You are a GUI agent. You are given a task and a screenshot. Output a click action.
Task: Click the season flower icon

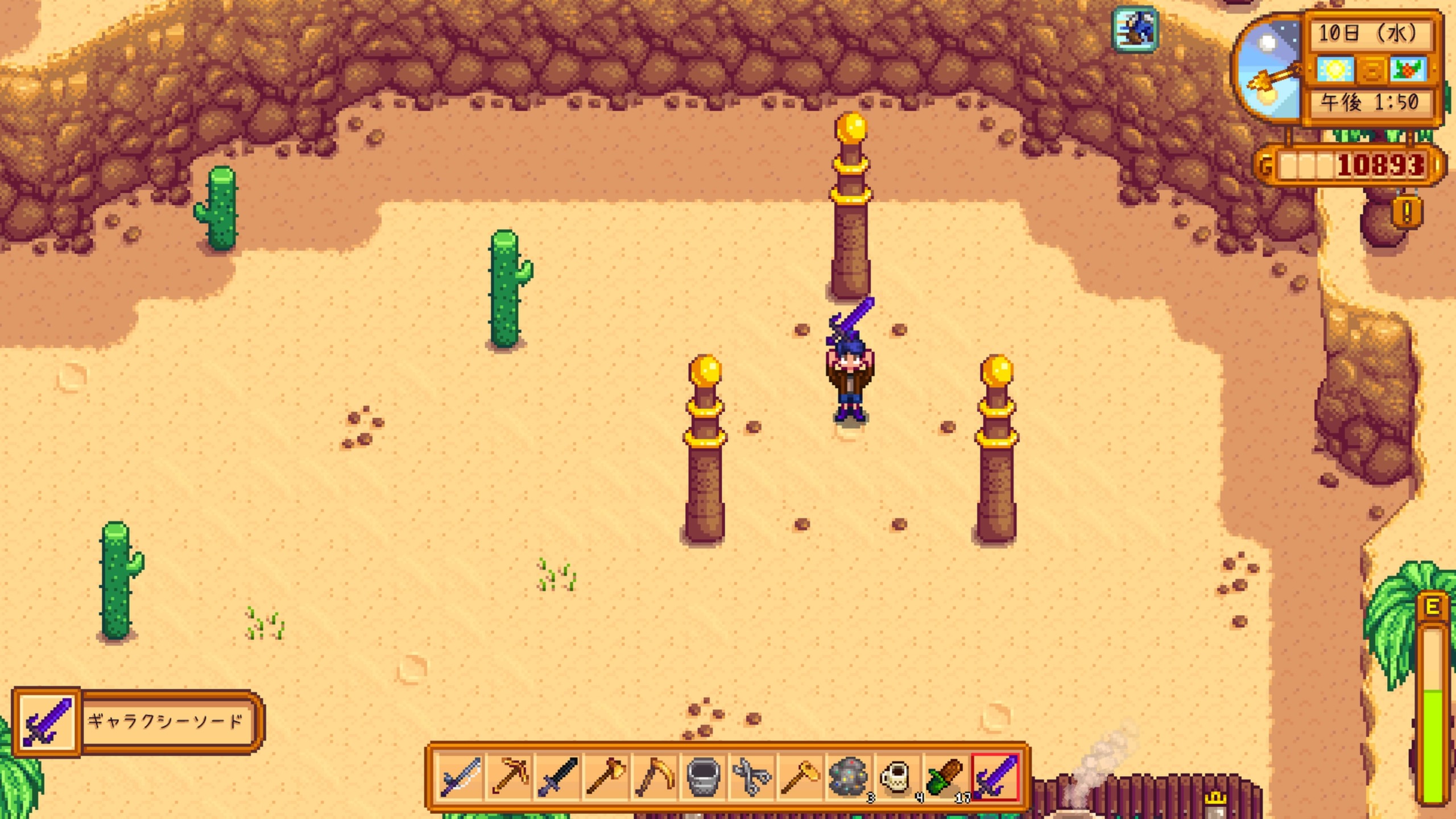1408,69
